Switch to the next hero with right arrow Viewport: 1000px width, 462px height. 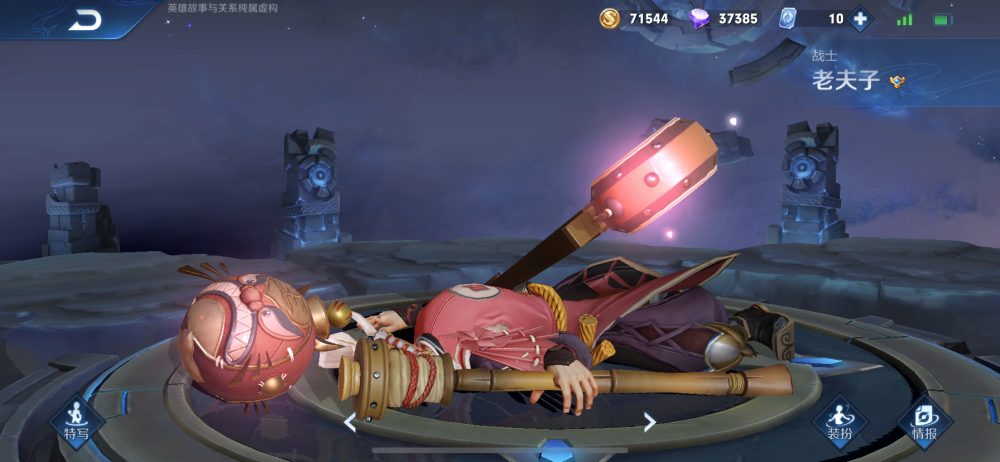649,422
